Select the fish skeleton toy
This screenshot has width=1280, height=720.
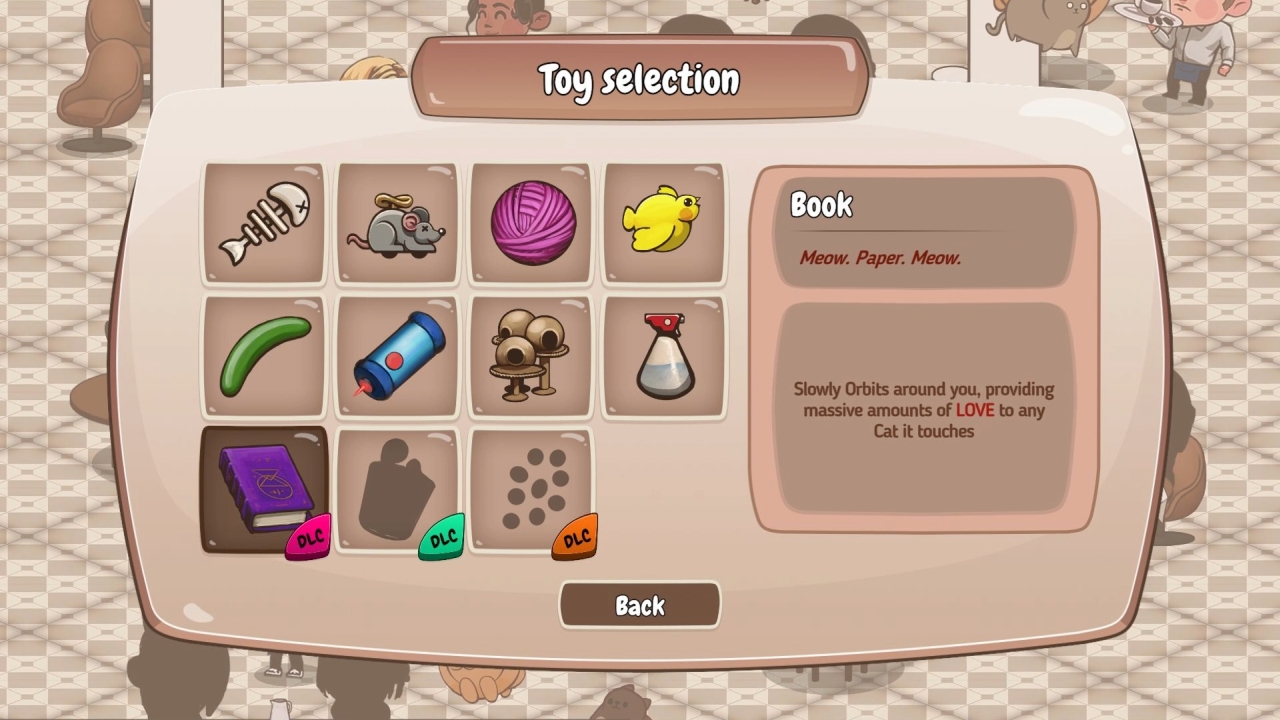tap(264, 222)
